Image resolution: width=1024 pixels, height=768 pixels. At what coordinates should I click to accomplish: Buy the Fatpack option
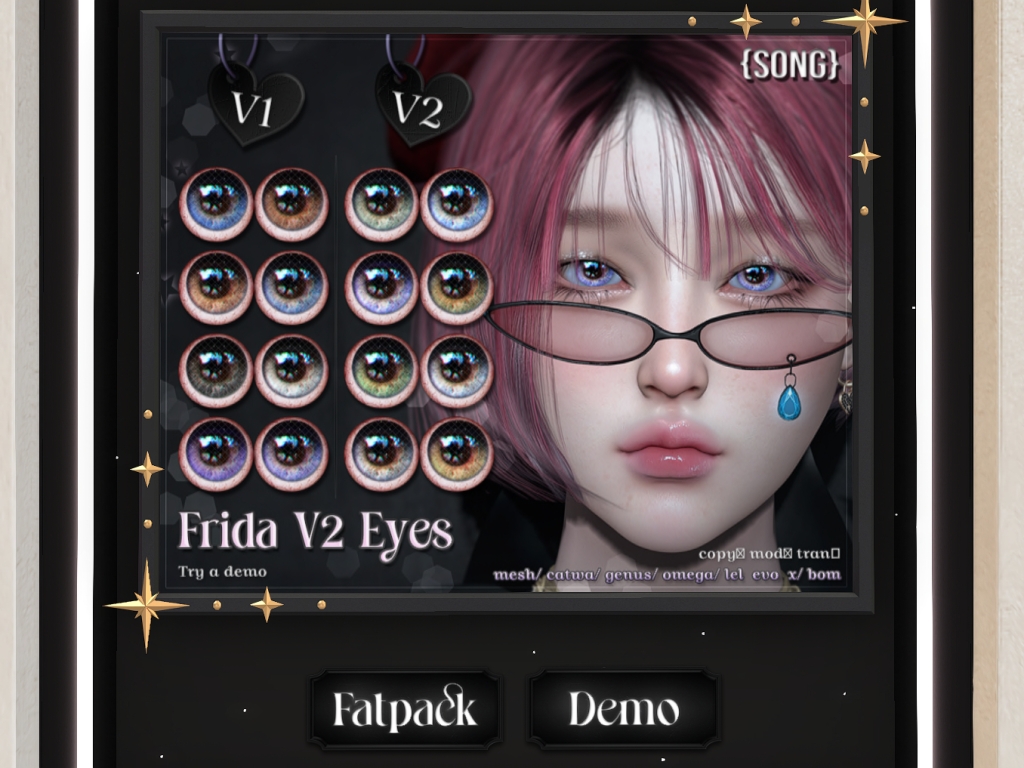[405, 710]
